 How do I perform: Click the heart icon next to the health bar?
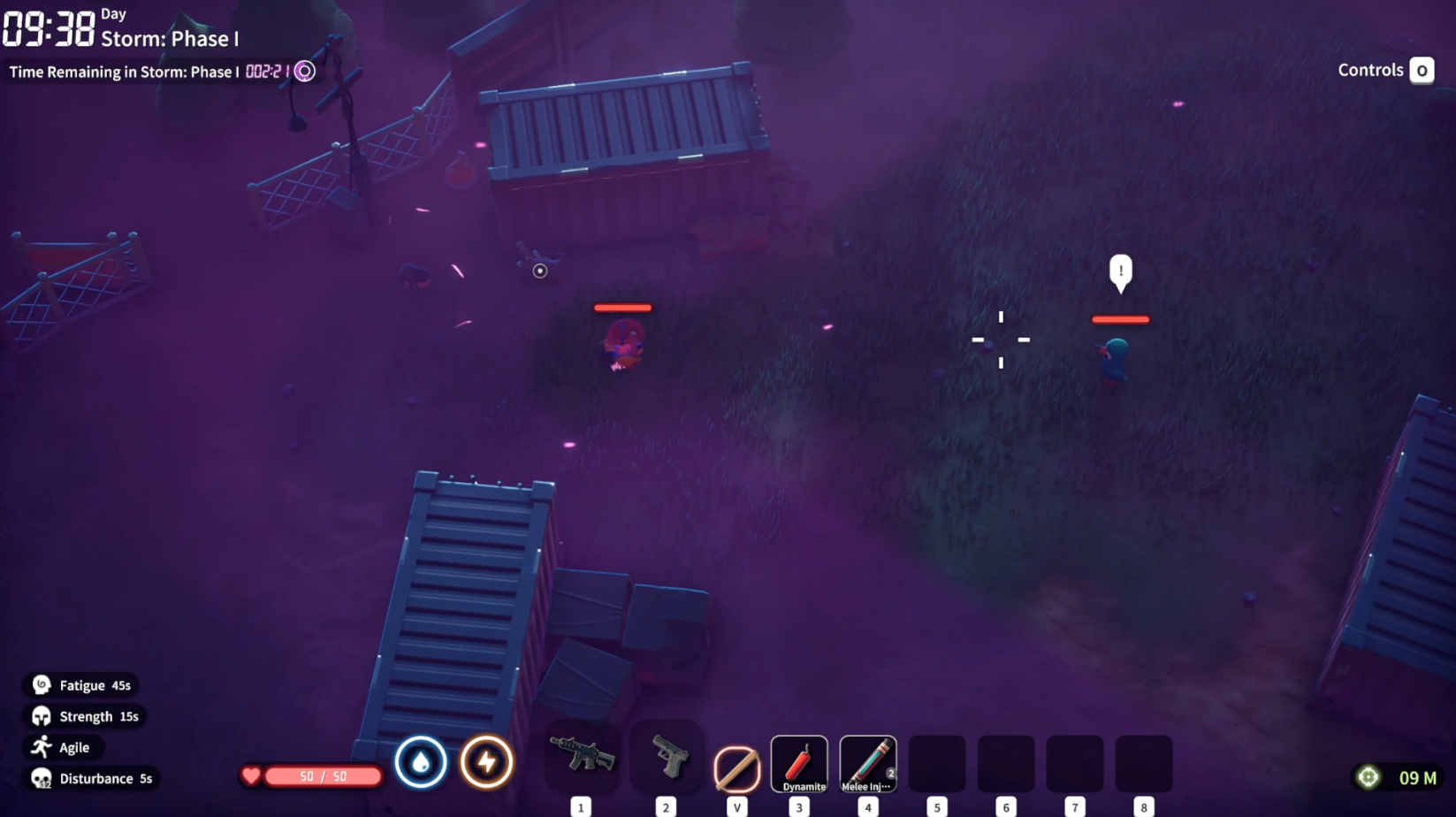252,775
